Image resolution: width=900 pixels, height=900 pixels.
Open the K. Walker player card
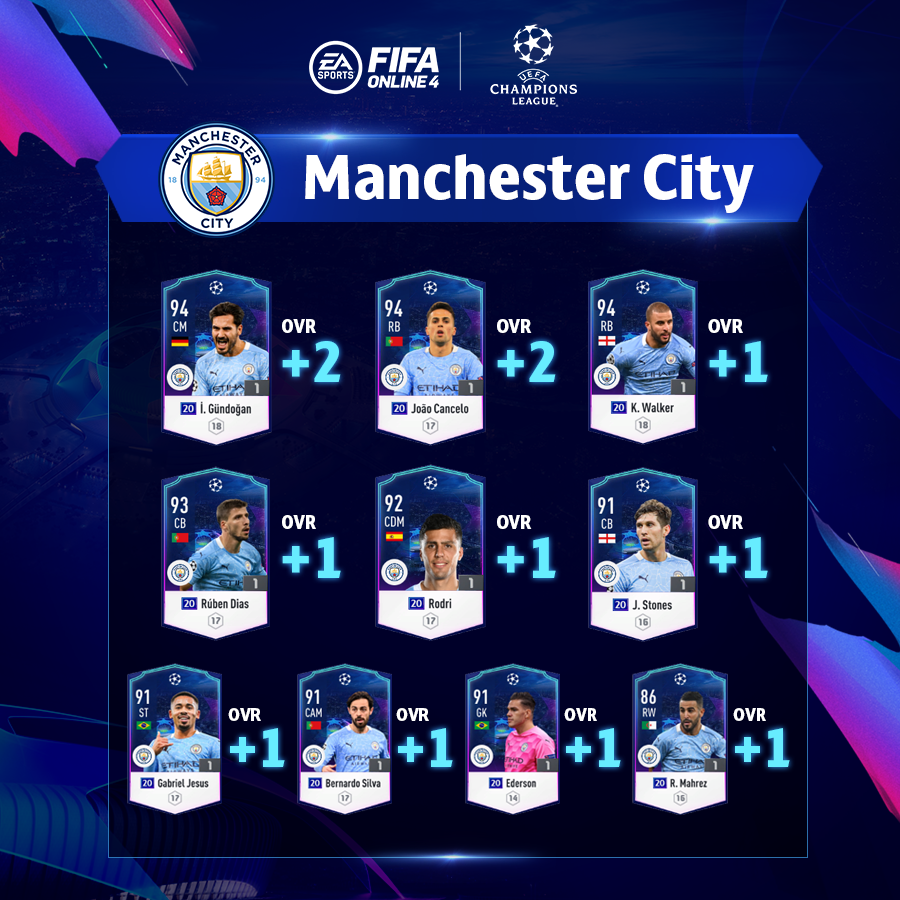click(642, 355)
